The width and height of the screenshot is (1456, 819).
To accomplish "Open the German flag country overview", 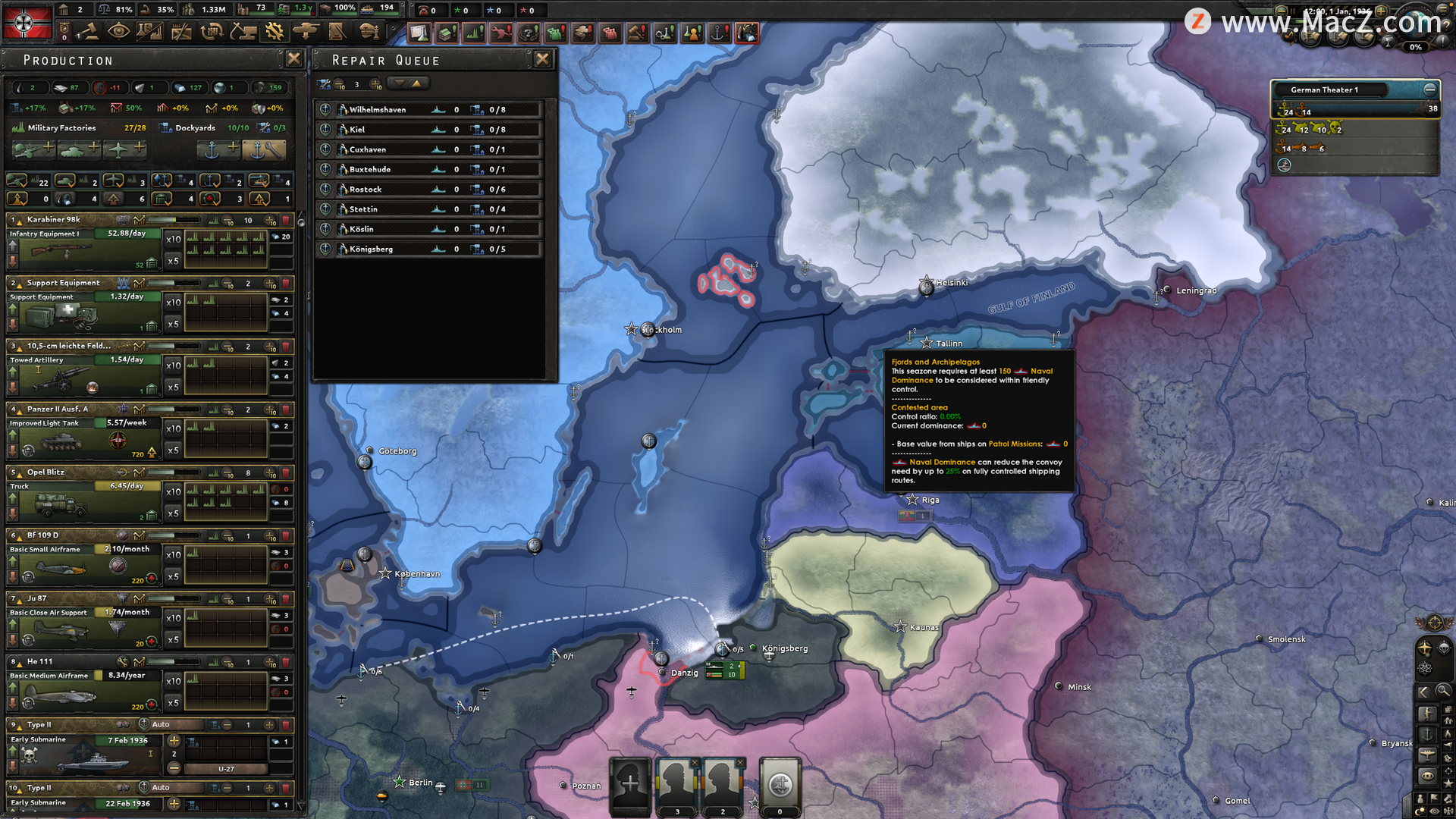I will pyautogui.click(x=27, y=23).
